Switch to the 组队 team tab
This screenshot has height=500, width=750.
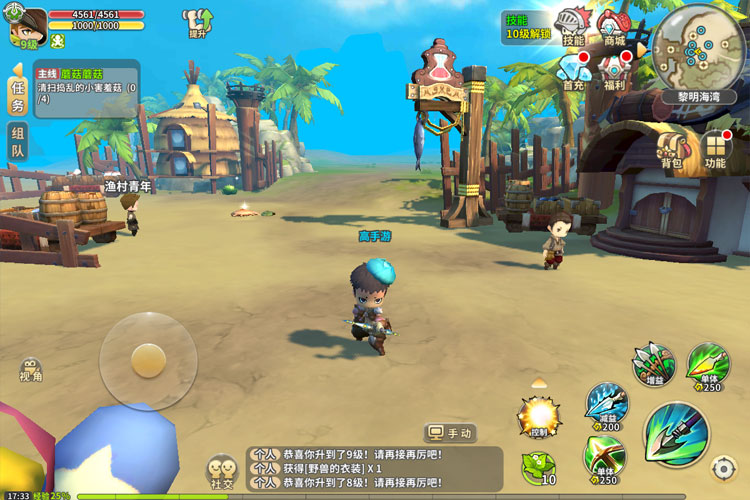coord(17,141)
